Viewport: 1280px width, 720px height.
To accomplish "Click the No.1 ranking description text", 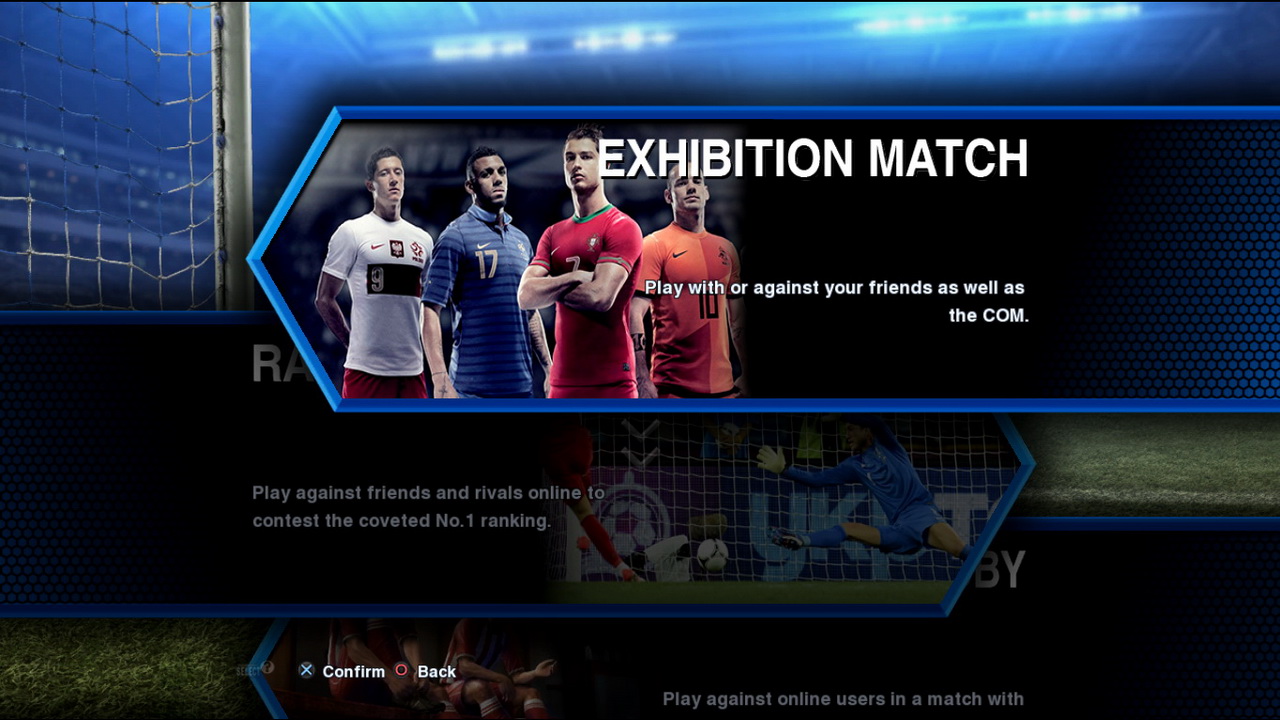I will 427,506.
